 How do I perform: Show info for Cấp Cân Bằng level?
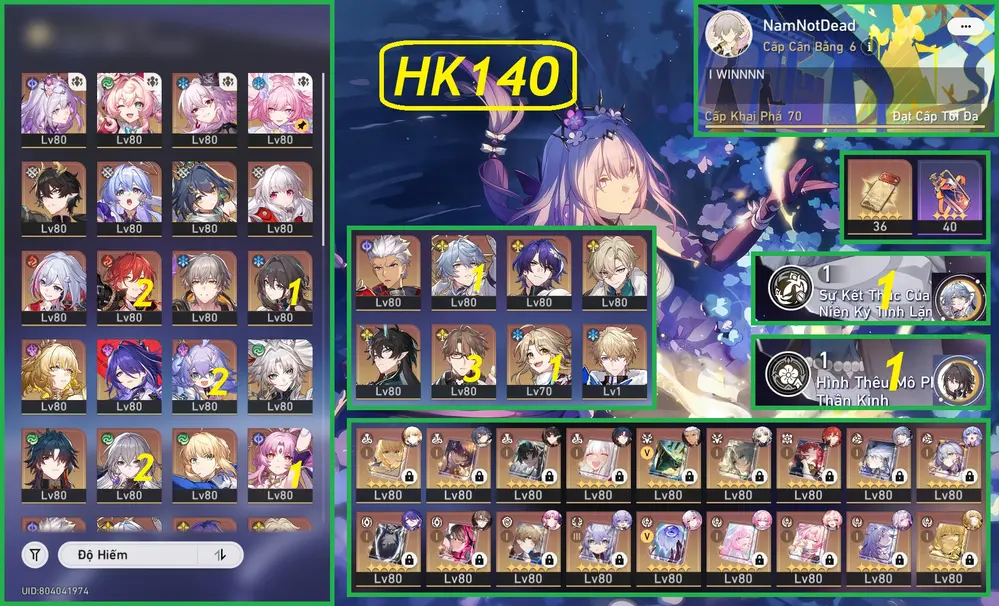point(870,47)
